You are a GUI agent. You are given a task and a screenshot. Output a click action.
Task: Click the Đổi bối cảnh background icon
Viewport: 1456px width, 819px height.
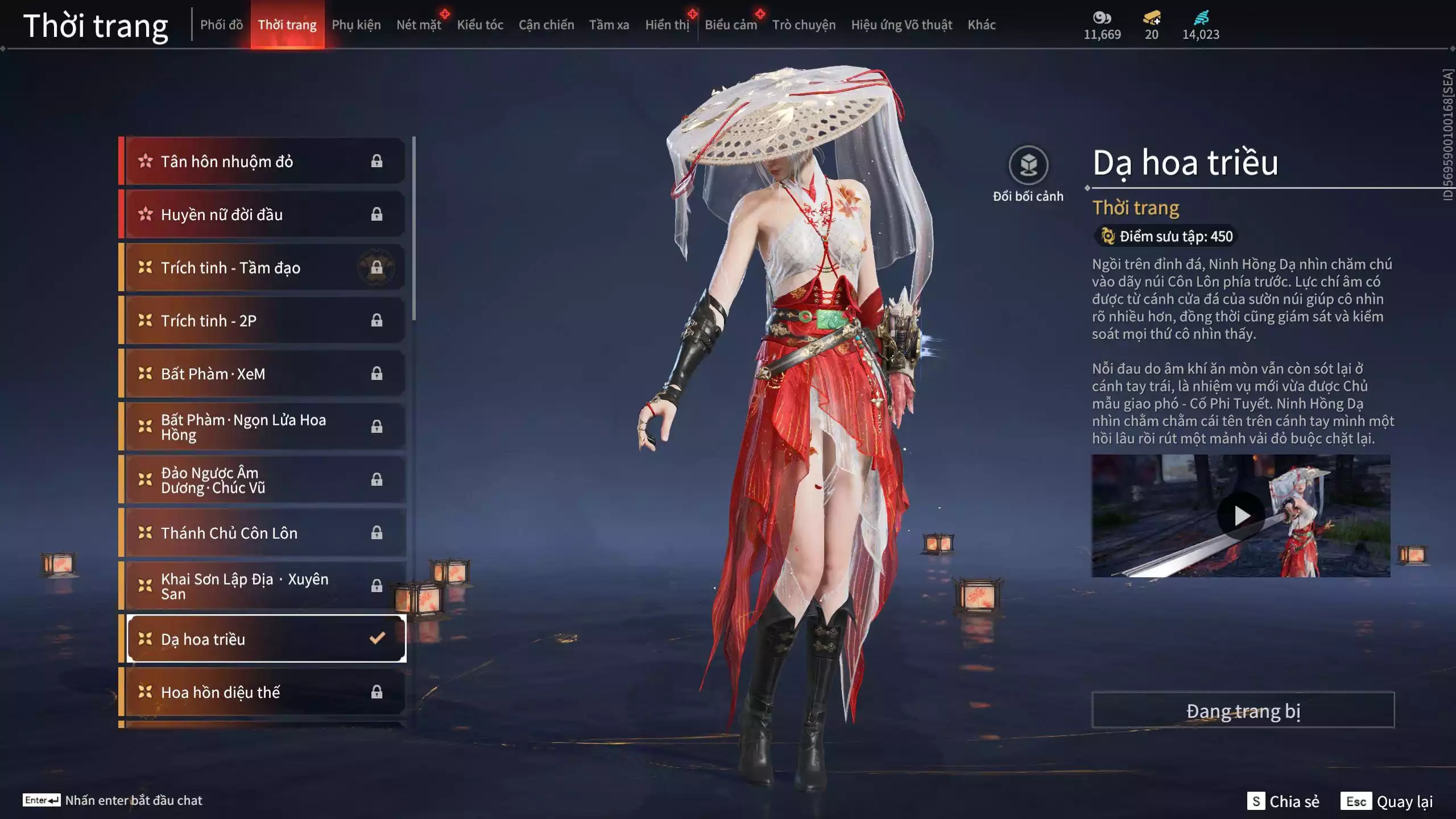1028,166
